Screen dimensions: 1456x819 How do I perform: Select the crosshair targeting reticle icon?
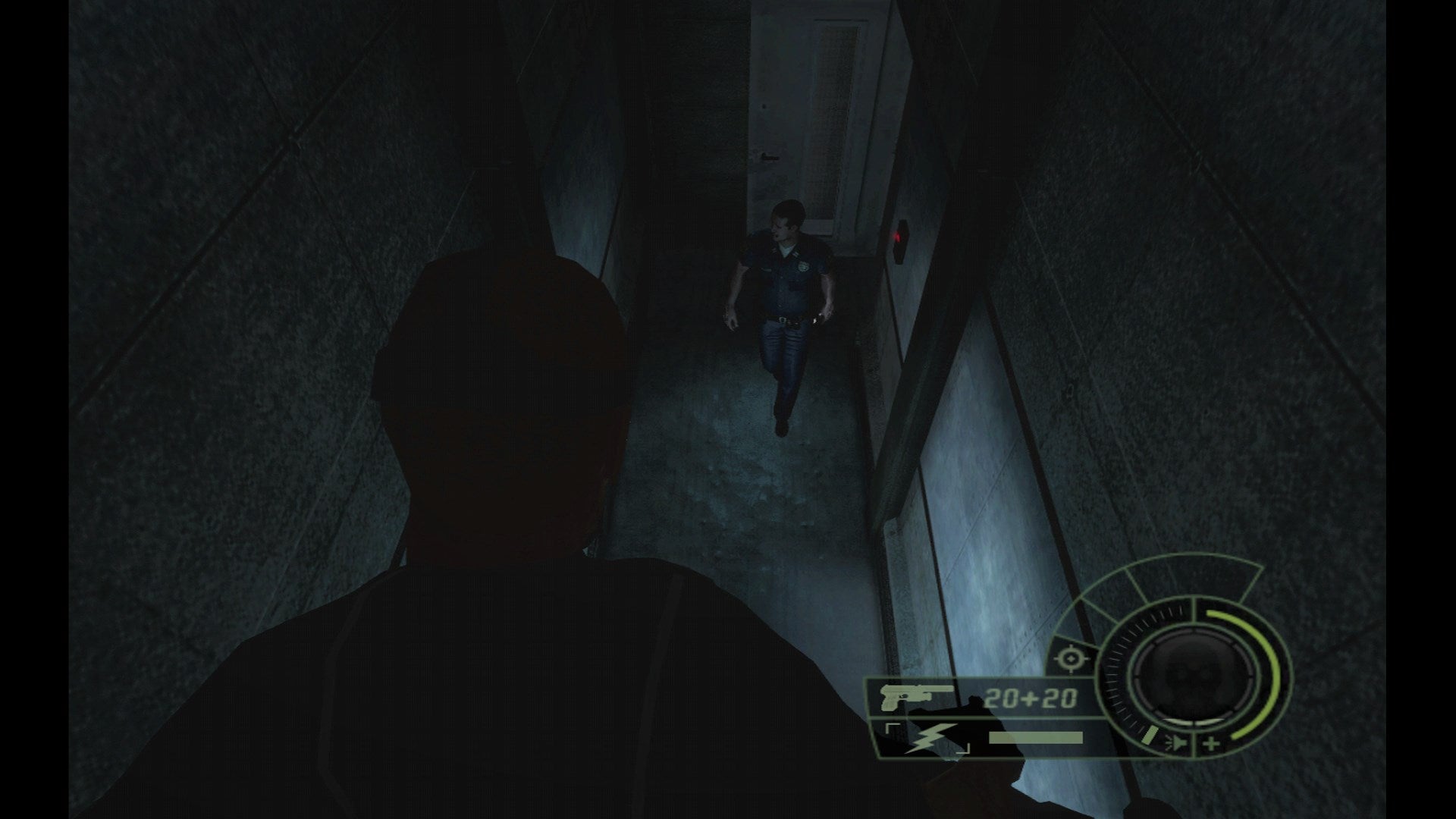coord(1071,659)
